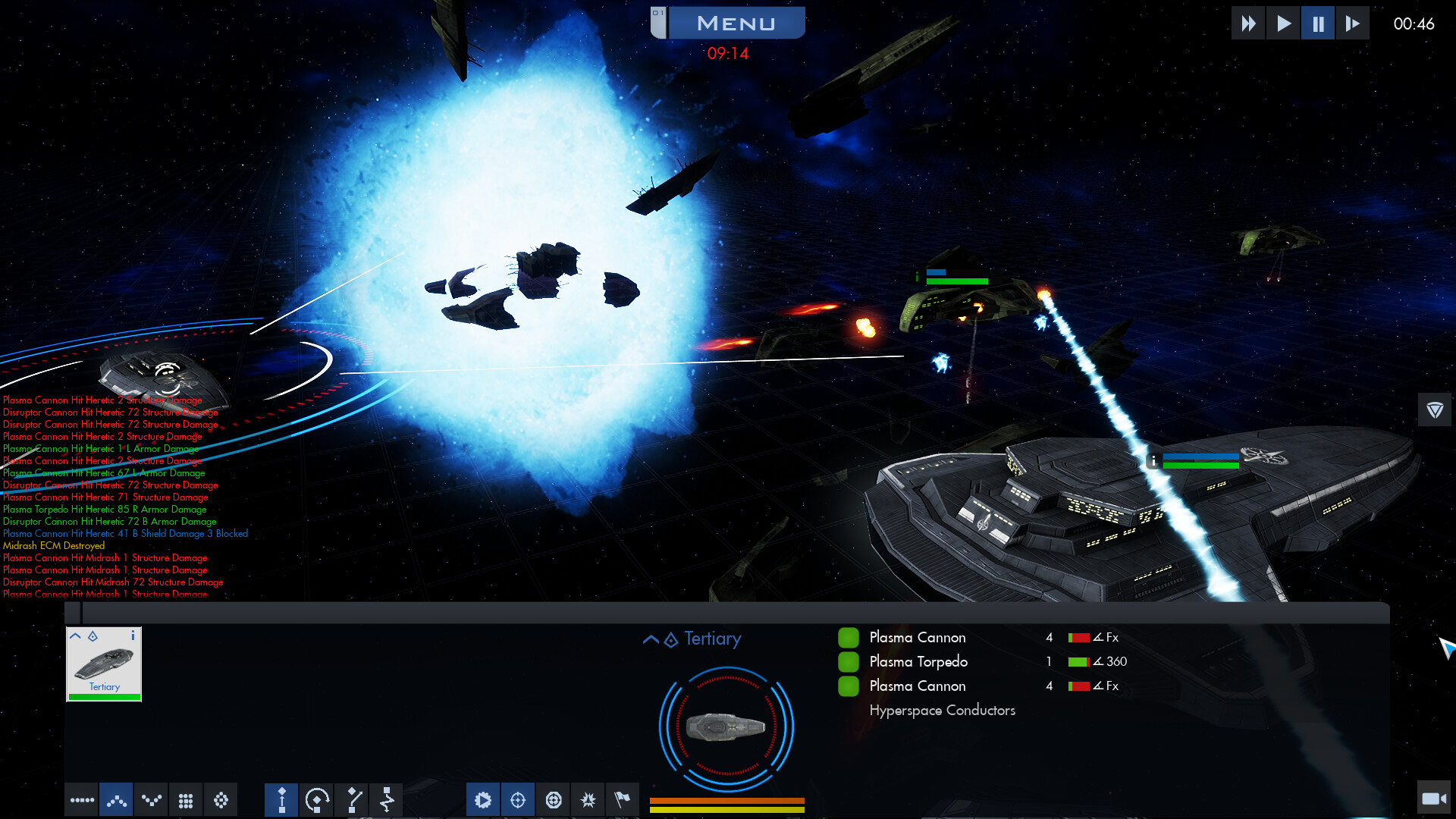Click the camera recording icon bottom right
The width and height of the screenshot is (1456, 819).
pos(1434,799)
